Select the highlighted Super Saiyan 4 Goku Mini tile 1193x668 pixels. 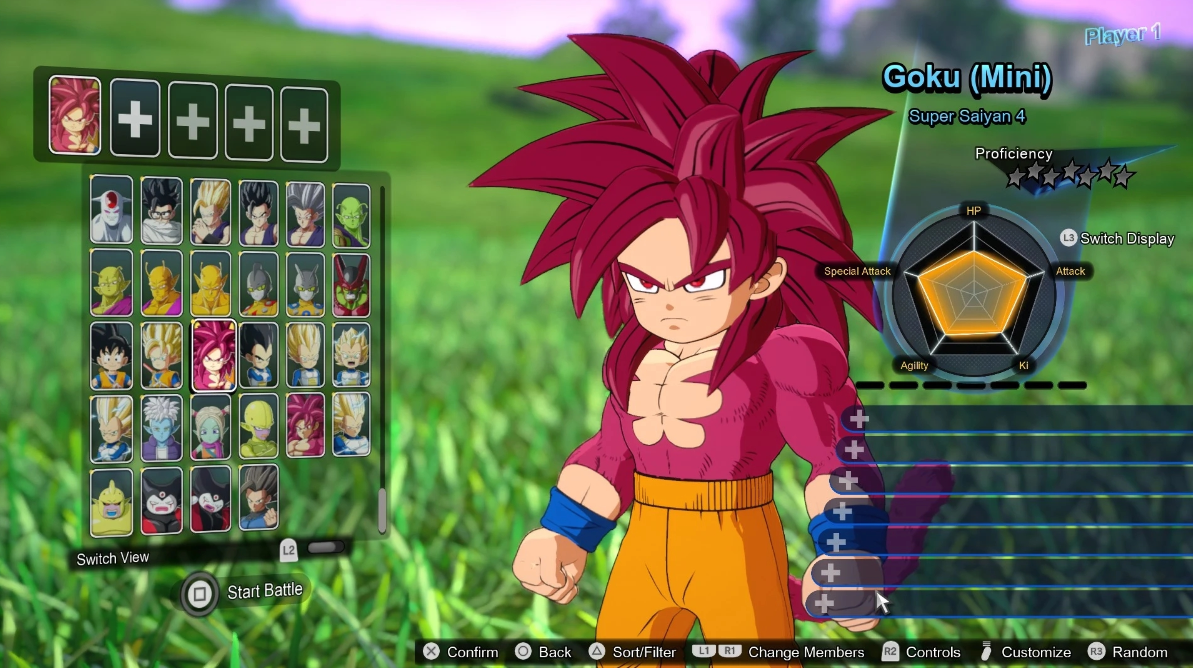pos(213,355)
